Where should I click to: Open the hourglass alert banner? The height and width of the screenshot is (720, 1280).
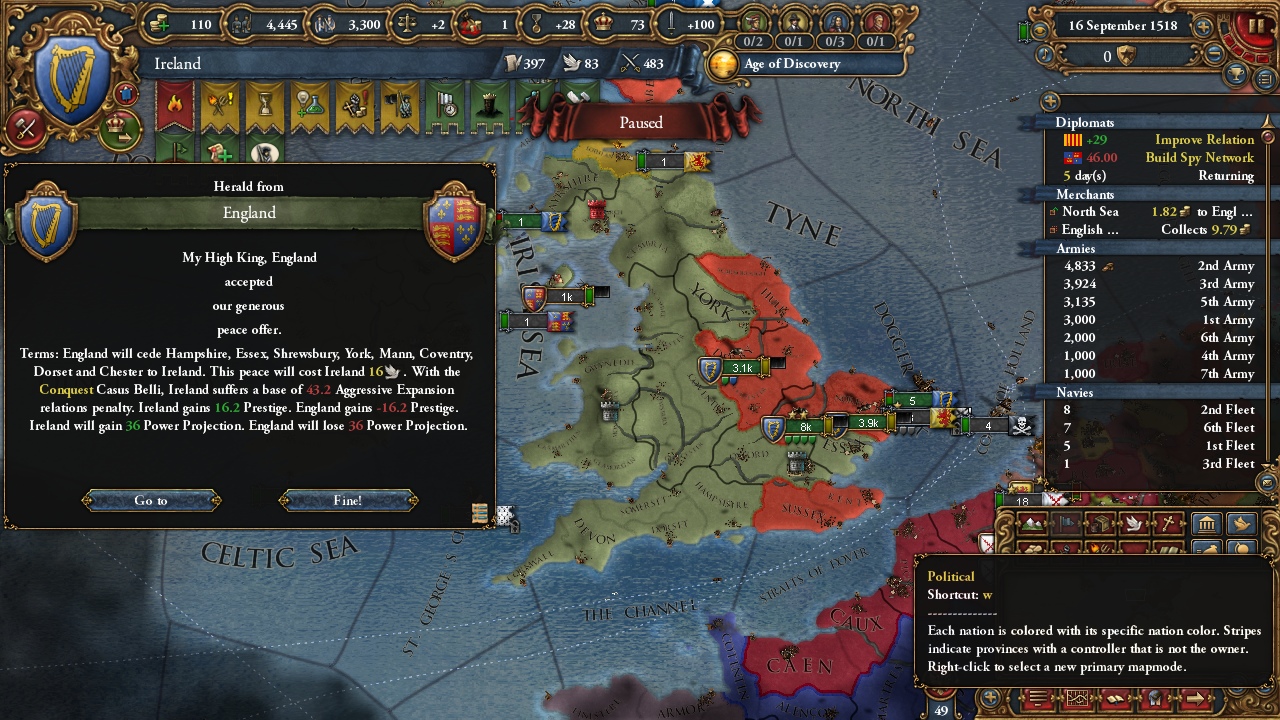click(265, 104)
